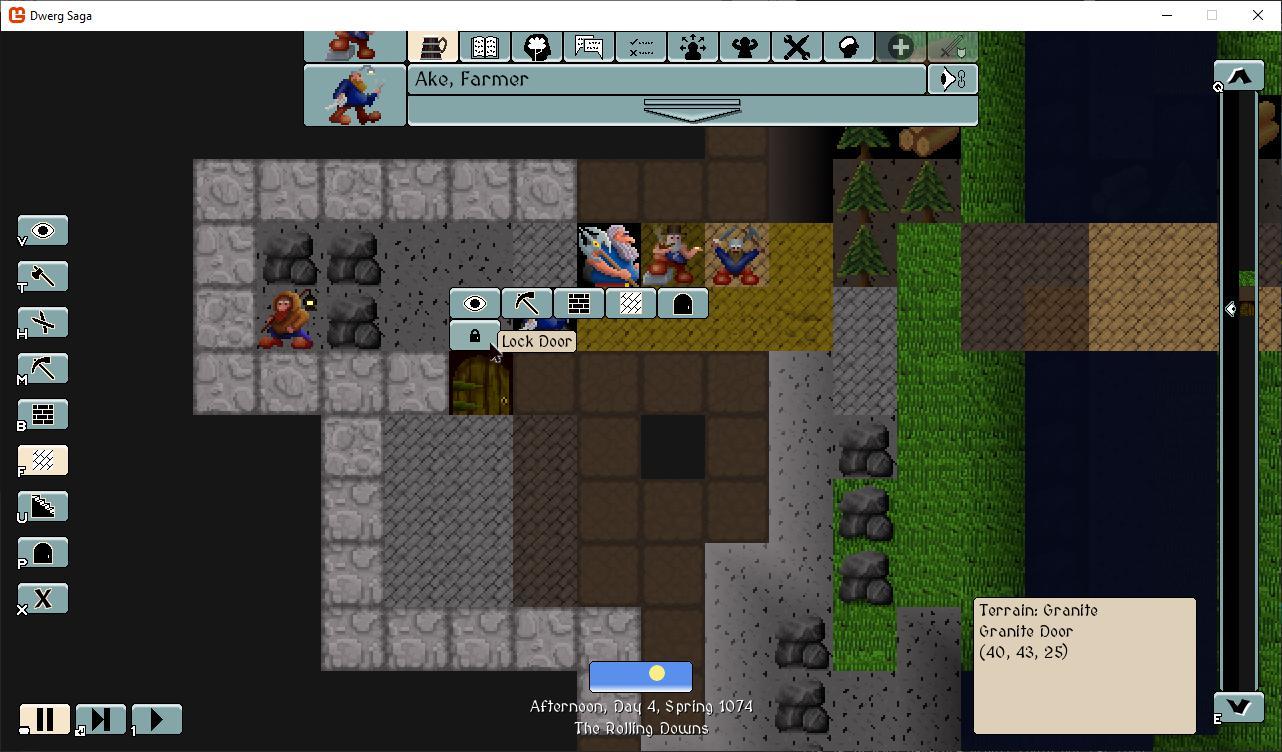Viewport: 1282px width, 752px height.
Task: Click the down chevron on the map scrollbar
Action: [x=1238, y=705]
